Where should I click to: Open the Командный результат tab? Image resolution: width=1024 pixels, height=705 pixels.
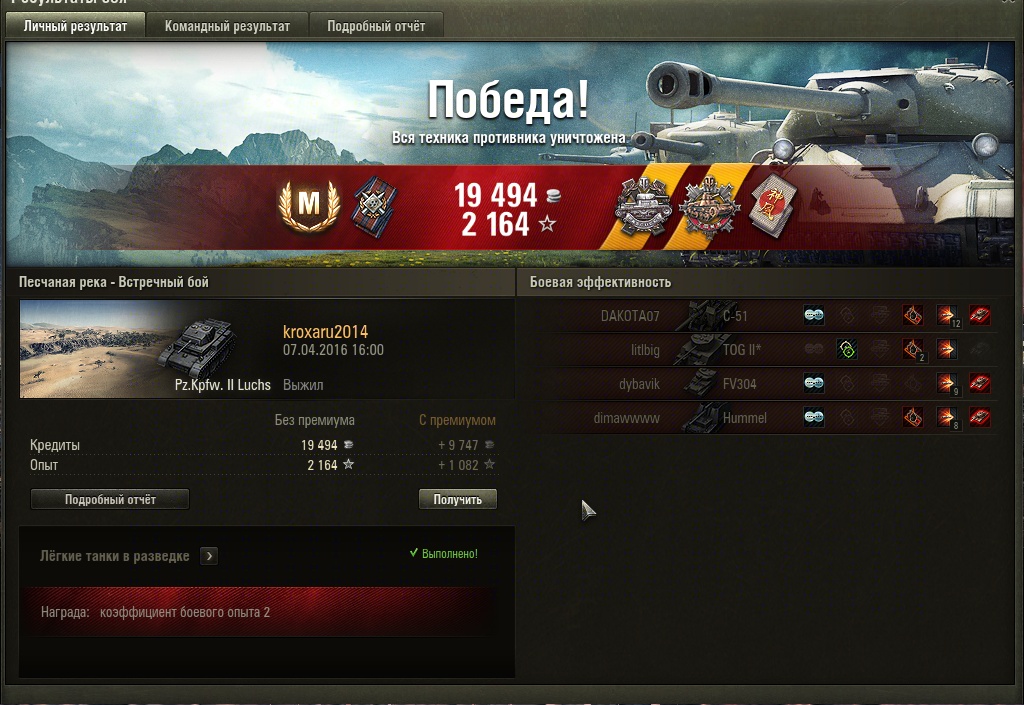tap(227, 27)
